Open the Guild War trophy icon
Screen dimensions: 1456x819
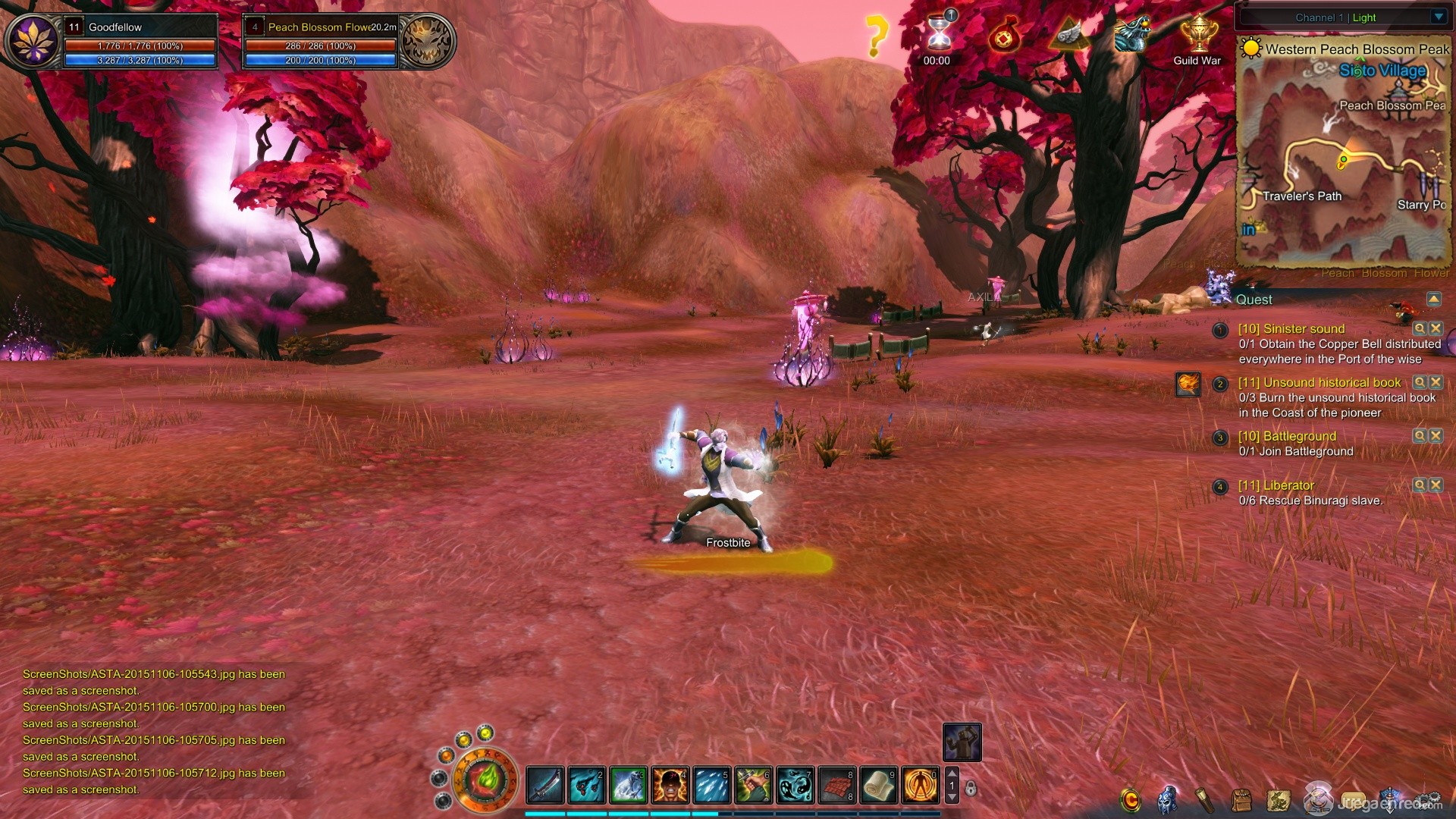click(x=1198, y=36)
